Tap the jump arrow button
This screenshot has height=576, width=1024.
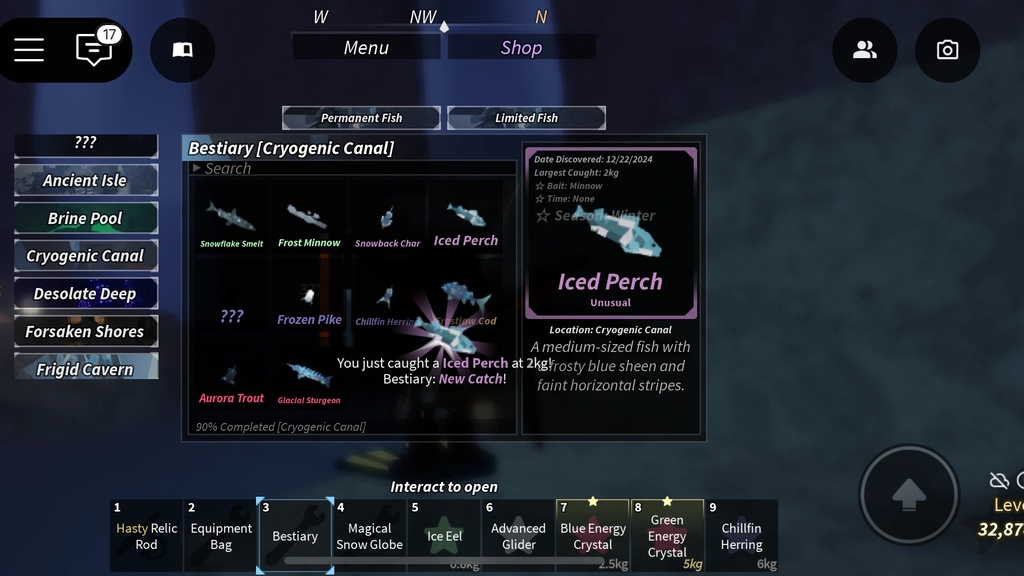pyautogui.click(x=908, y=494)
